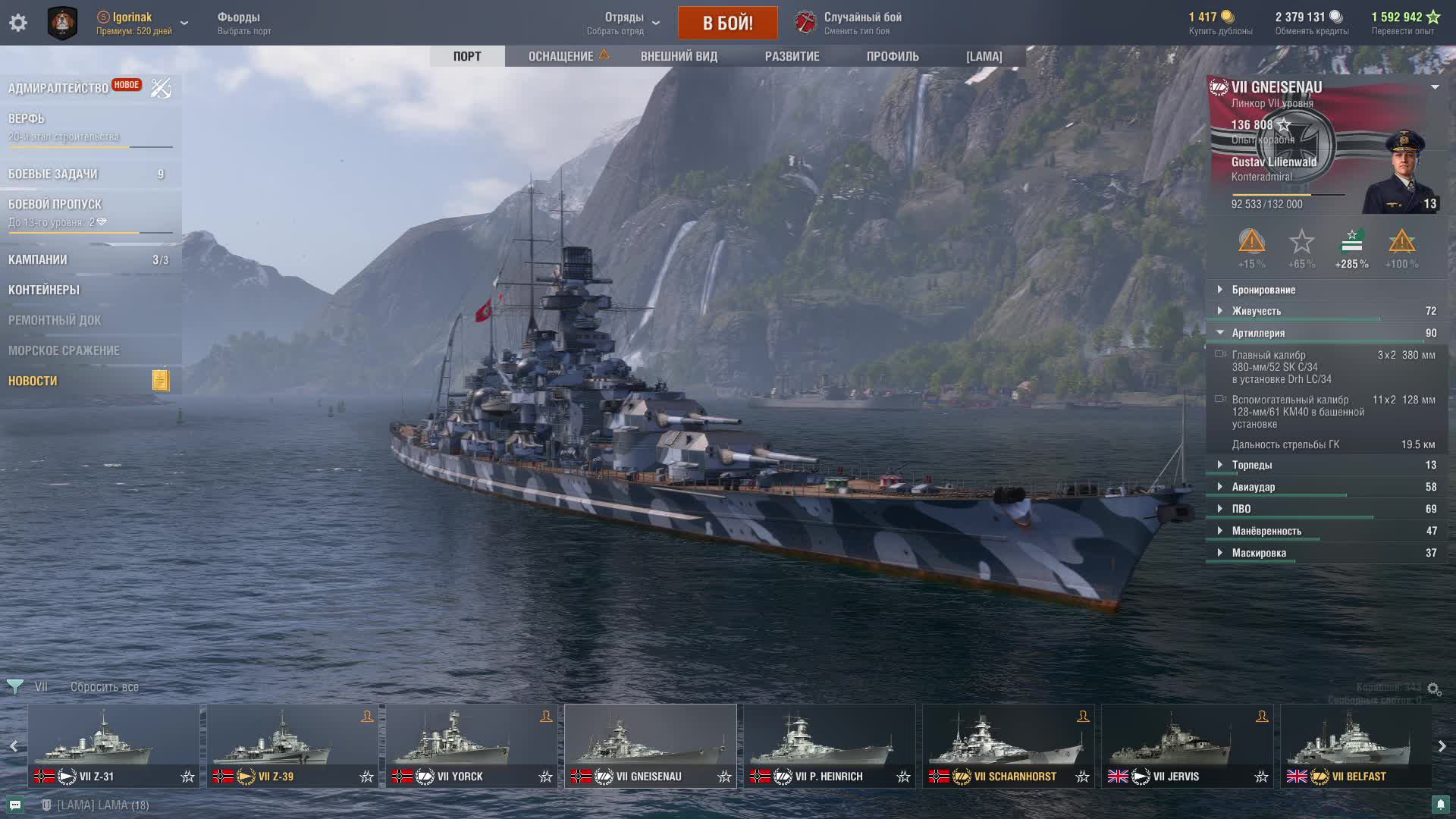Expand the Торпеды stats row
Image resolution: width=1456 pixels, height=819 pixels.
(x=1252, y=465)
